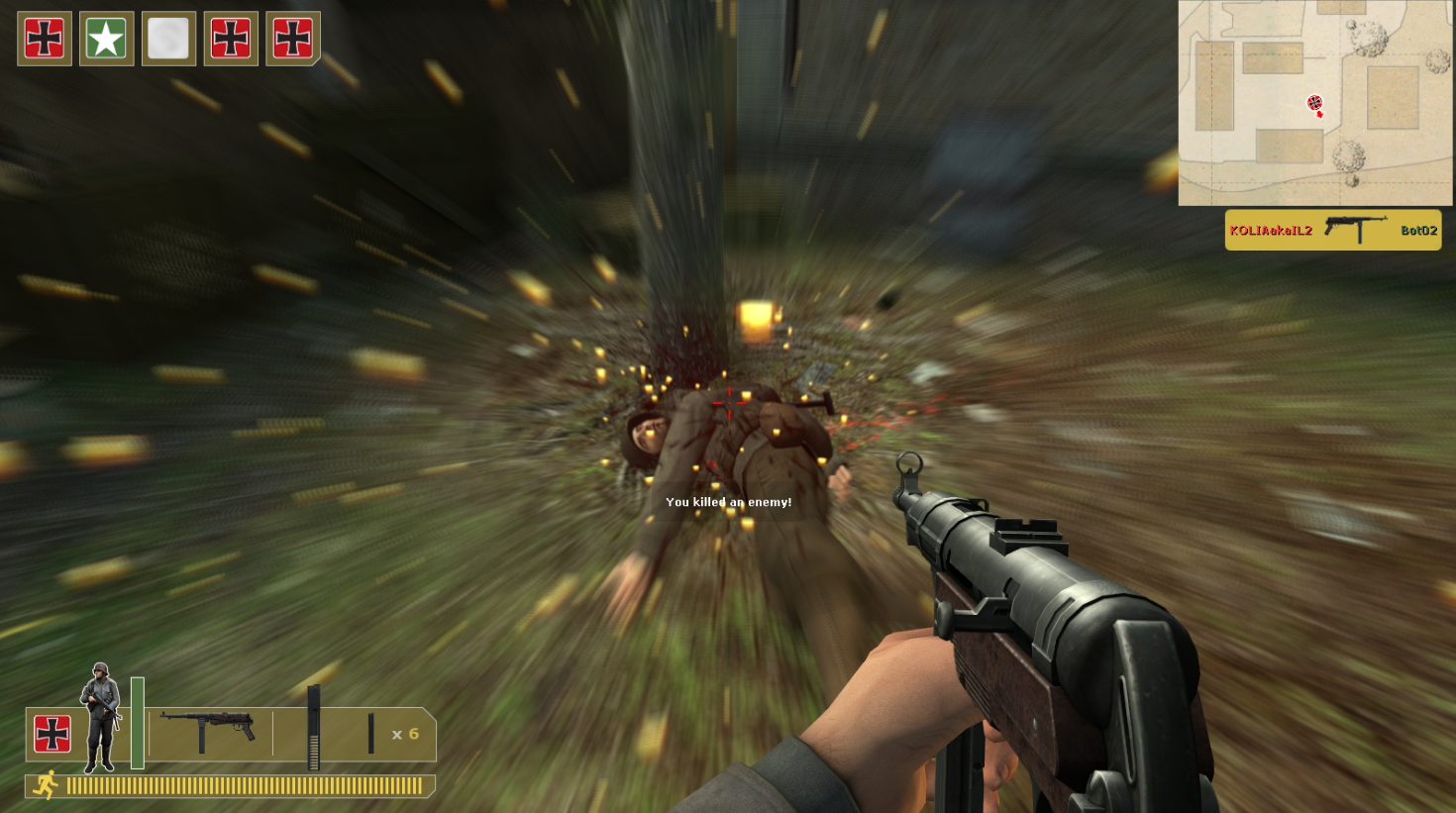
Task: Click the rightmost Iron Cross flag icon
Action: point(293,39)
